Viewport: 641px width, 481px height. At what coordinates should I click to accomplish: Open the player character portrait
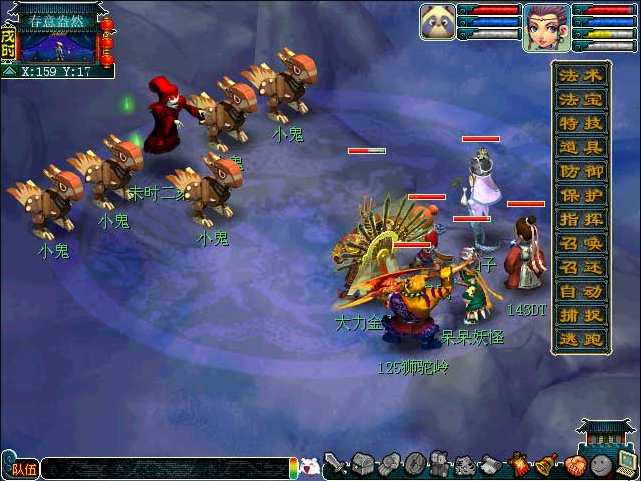click(x=546, y=25)
